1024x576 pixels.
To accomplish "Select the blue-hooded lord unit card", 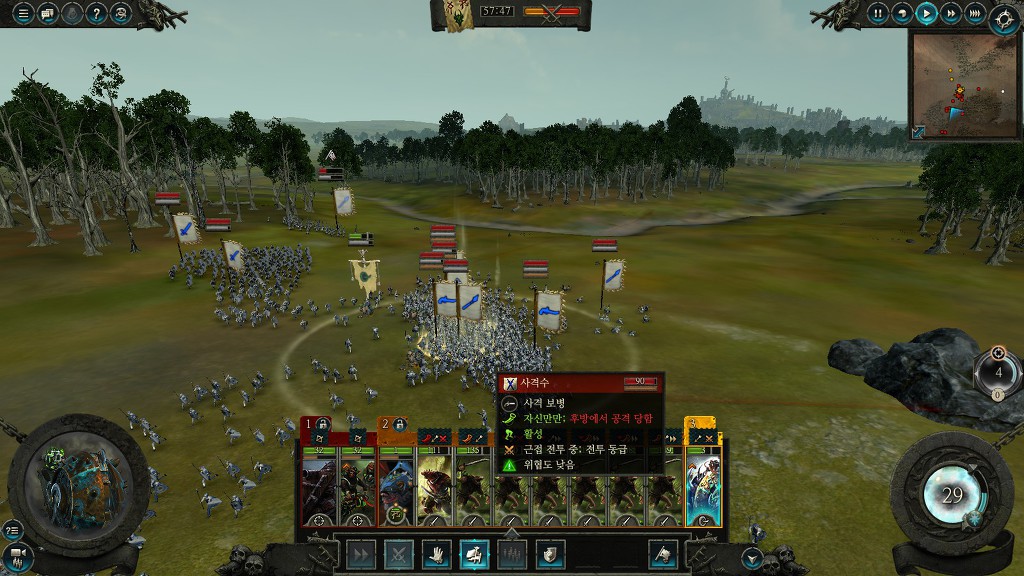I will coord(396,487).
